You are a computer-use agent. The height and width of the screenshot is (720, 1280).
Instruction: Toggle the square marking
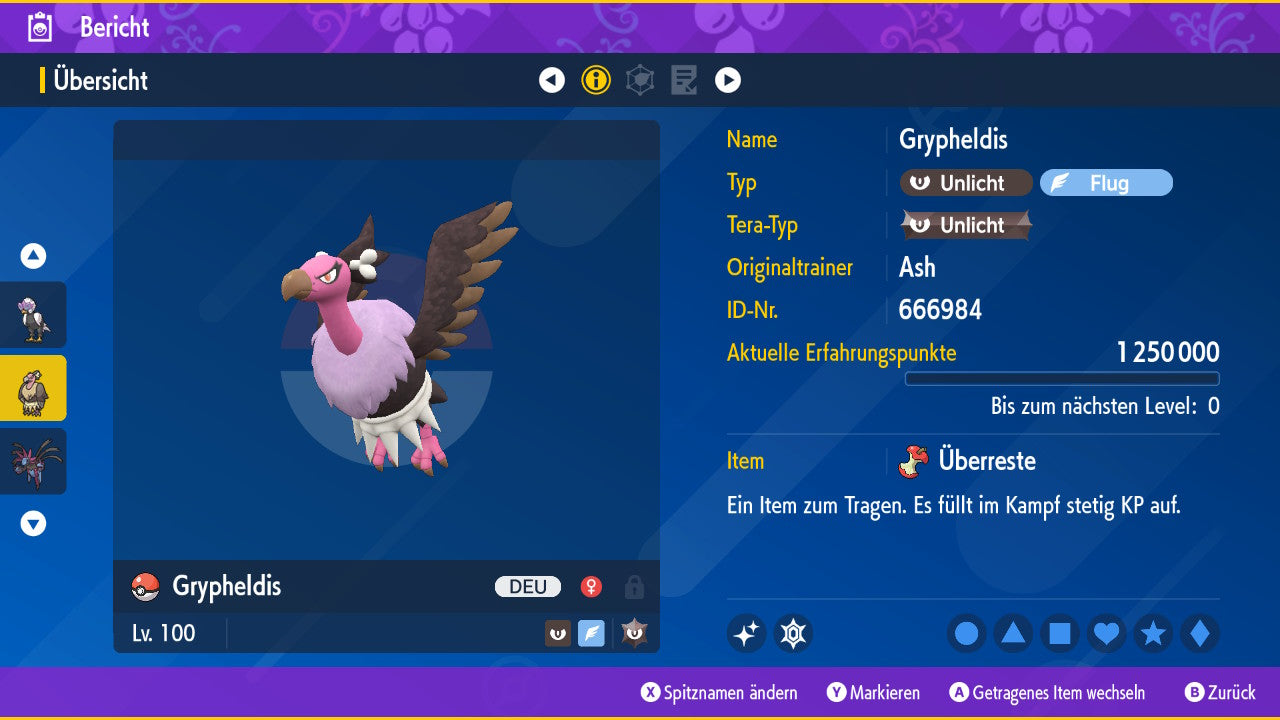click(1060, 634)
